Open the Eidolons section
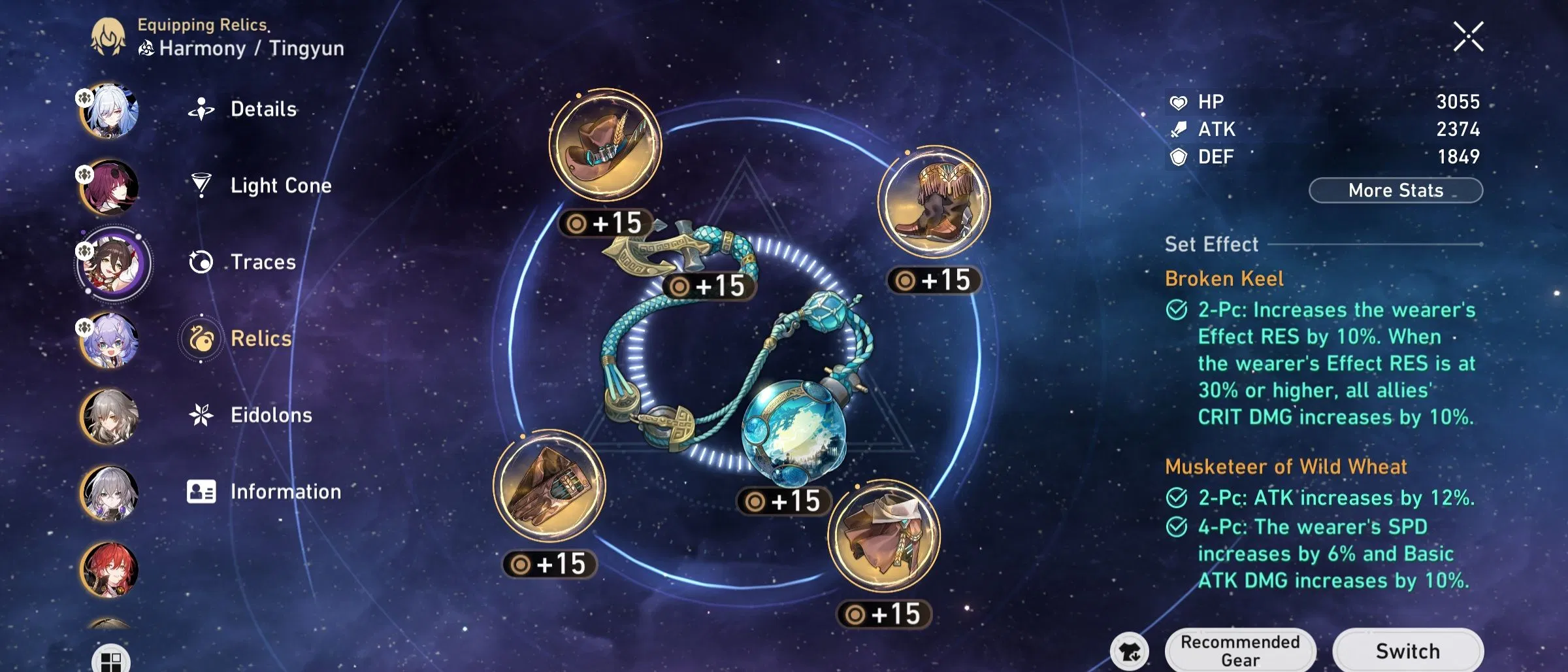 point(203,414)
